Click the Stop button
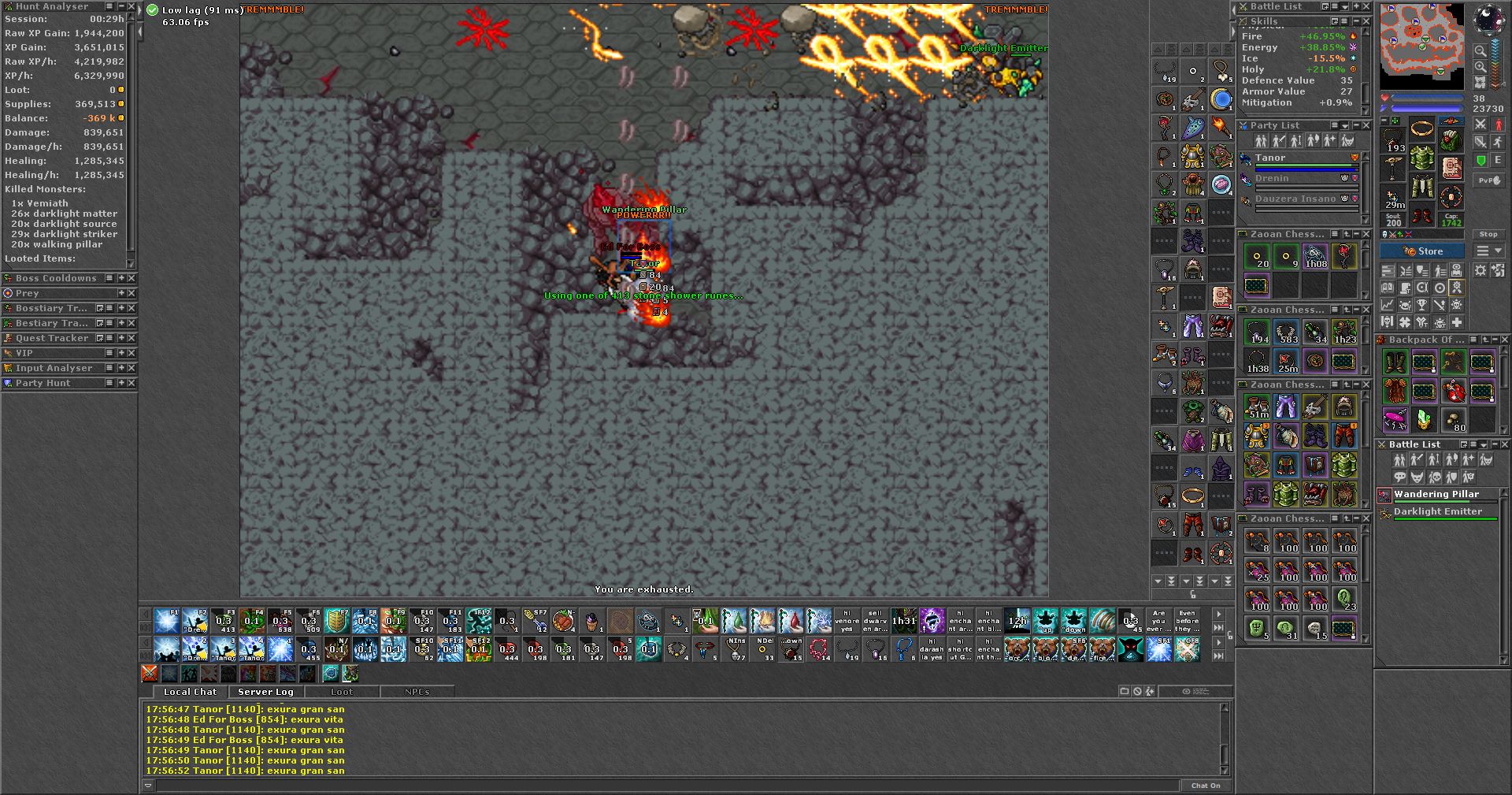Image resolution: width=1512 pixels, height=795 pixels. [1488, 234]
